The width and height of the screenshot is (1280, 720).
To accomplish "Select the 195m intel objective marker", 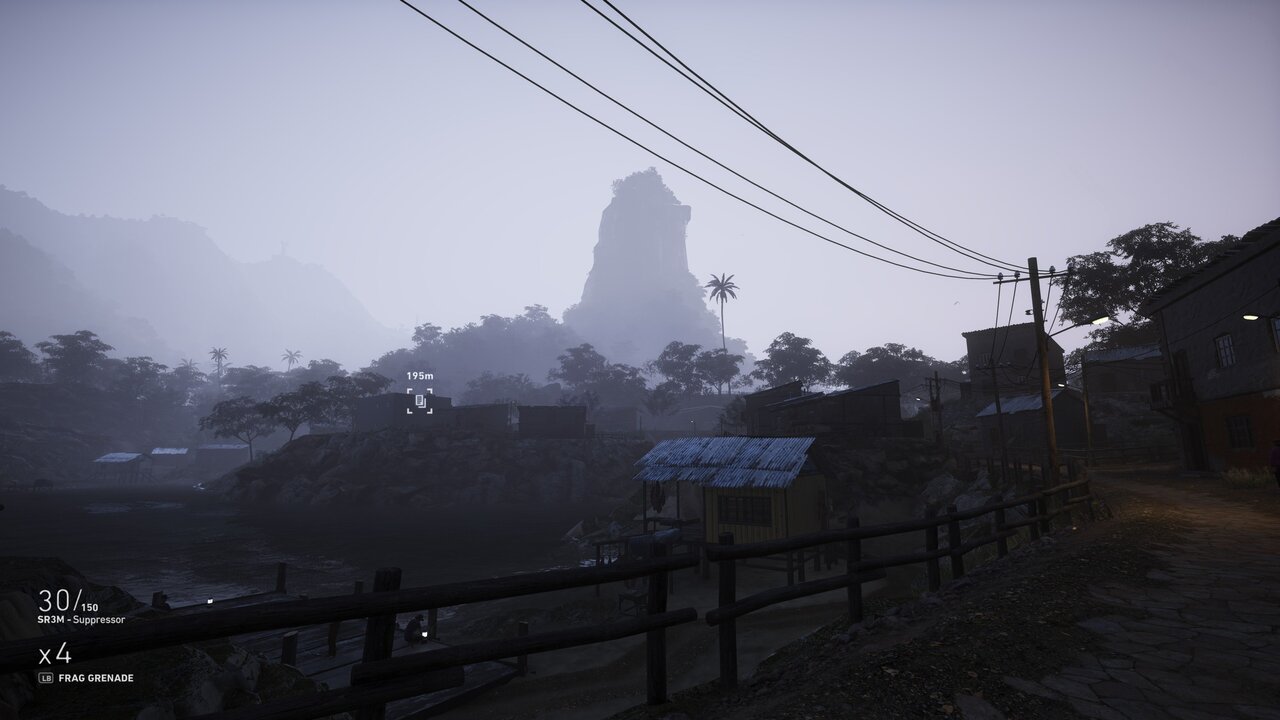I will coord(420,401).
